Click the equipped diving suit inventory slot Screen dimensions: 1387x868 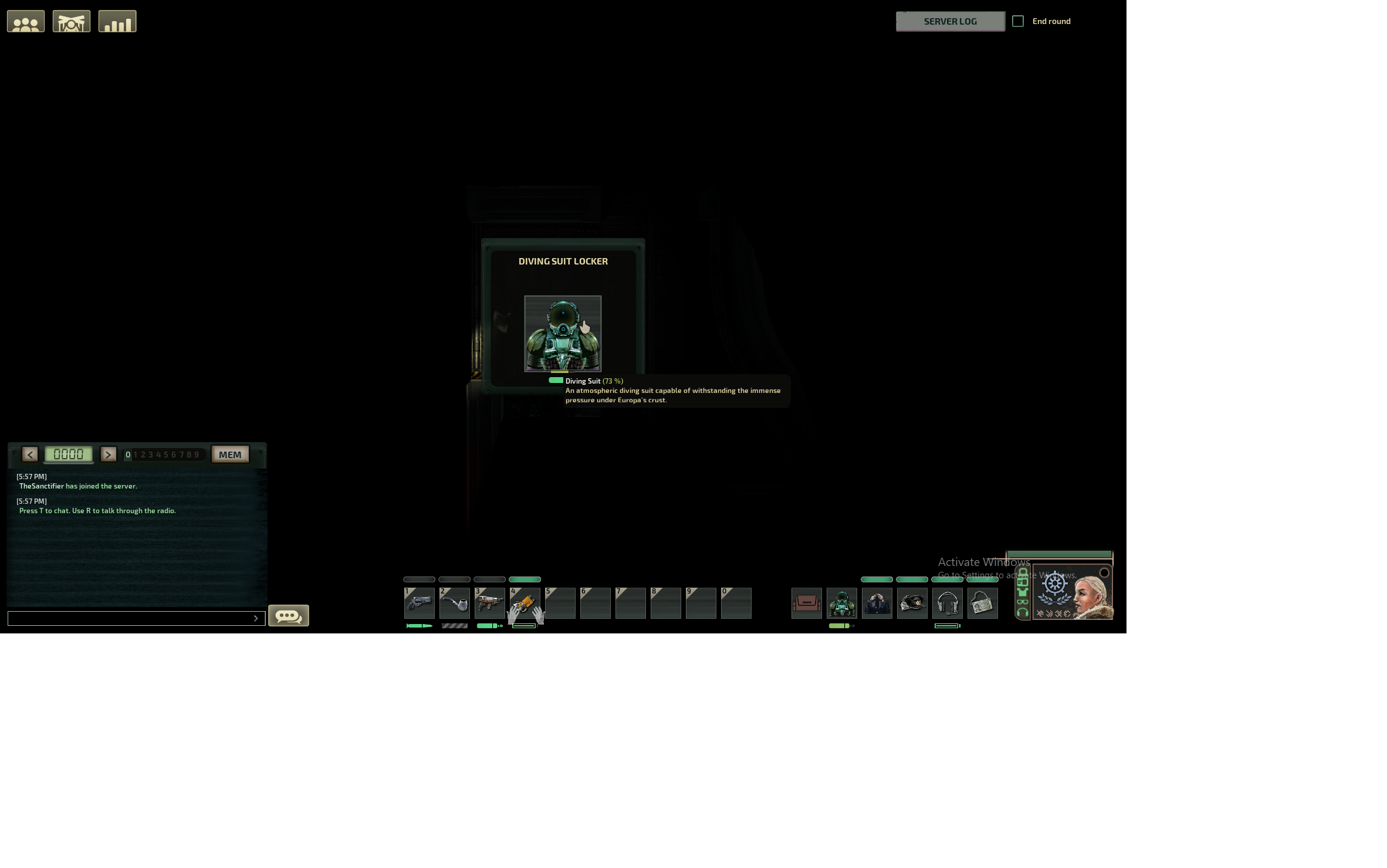point(842,603)
